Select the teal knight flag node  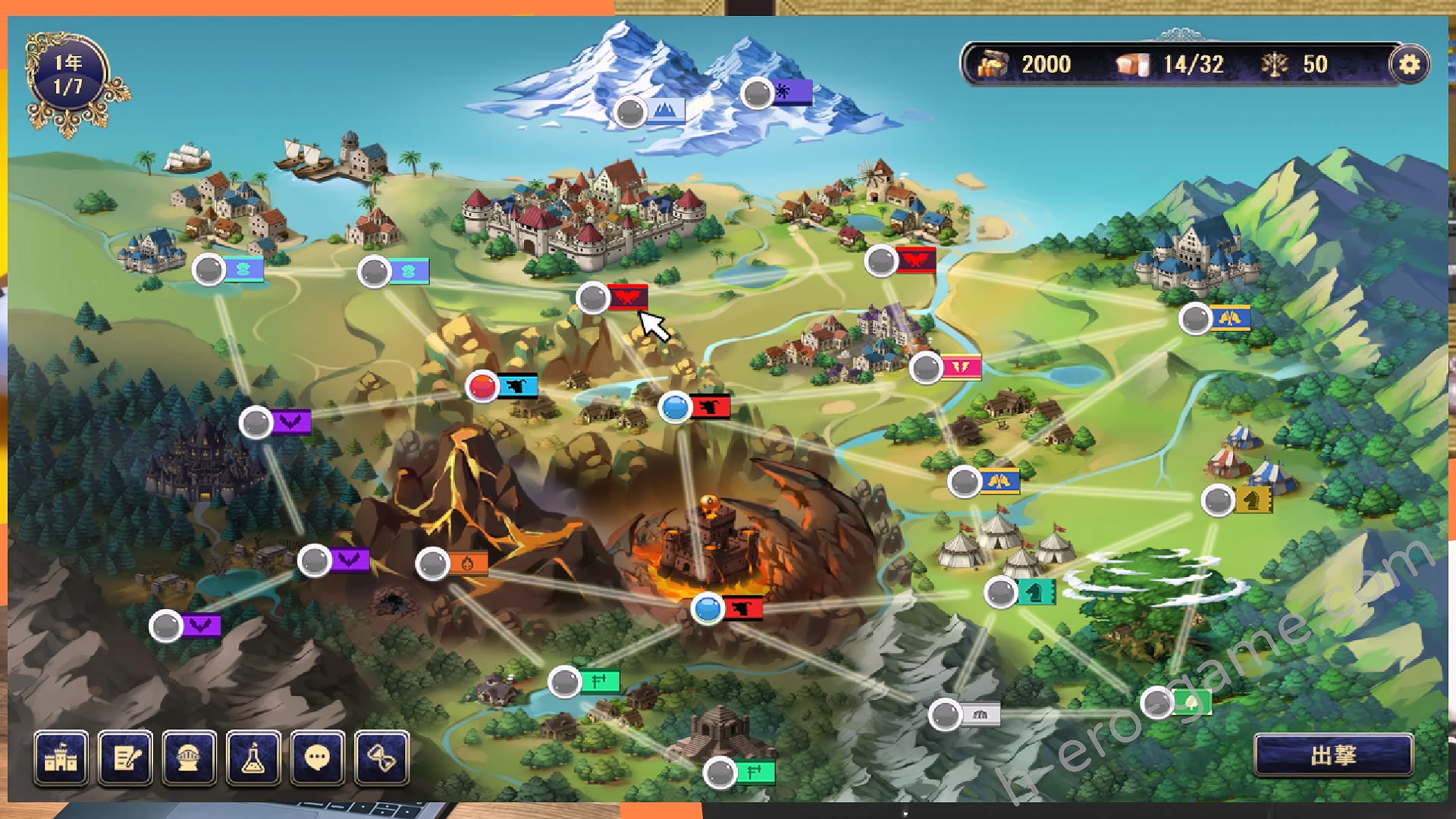point(1001,592)
